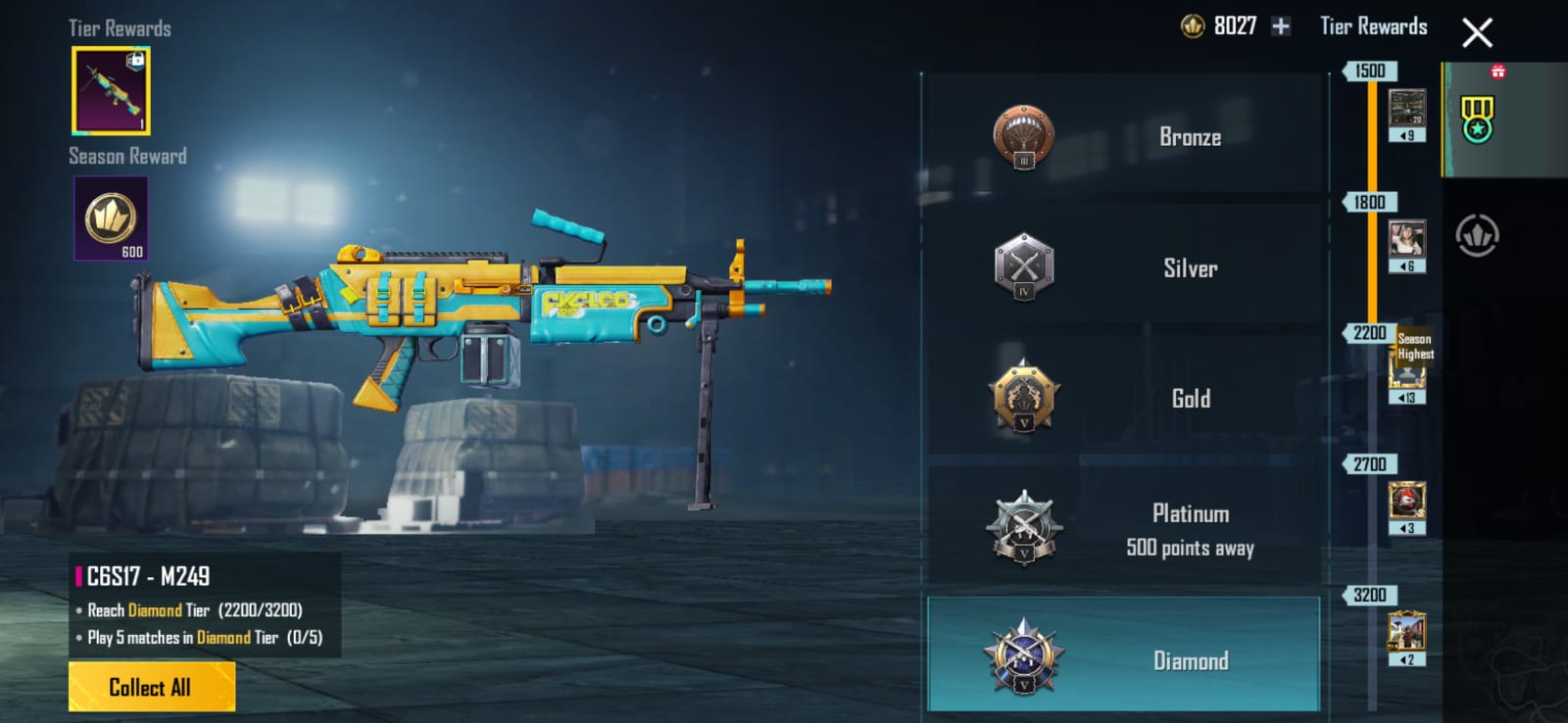This screenshot has height=723, width=1568.
Task: Select the M249 tier reward thumbnail
Action: pyautogui.click(x=111, y=90)
